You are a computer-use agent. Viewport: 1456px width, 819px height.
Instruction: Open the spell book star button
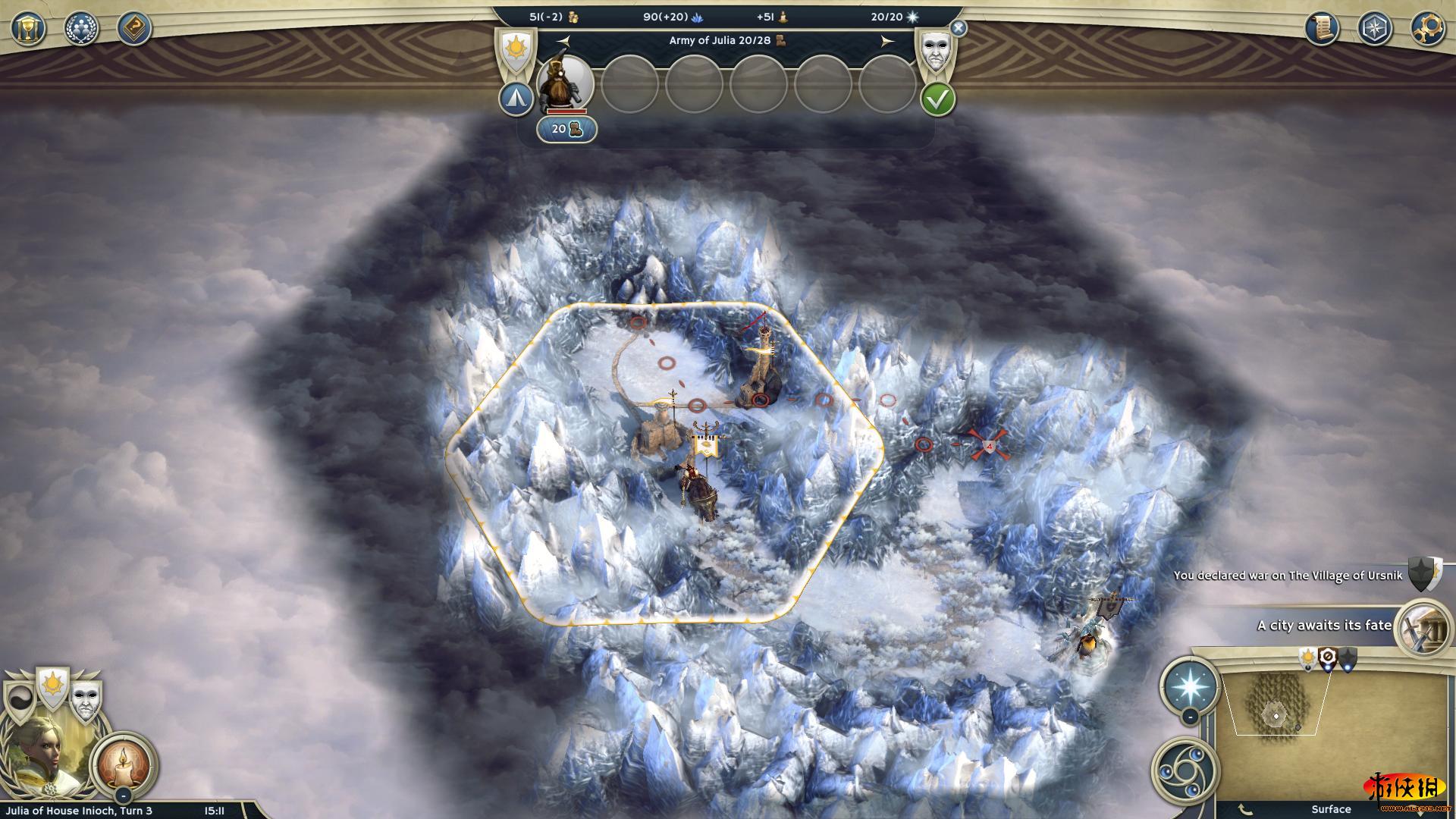[x=1188, y=685]
